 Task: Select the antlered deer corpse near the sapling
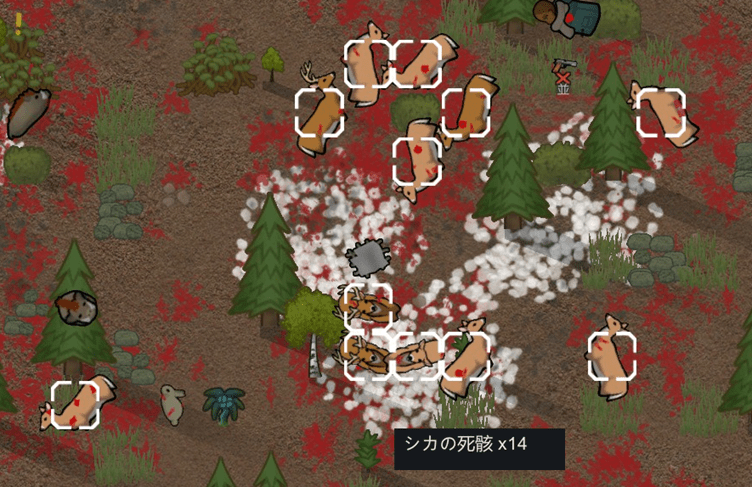point(320,111)
